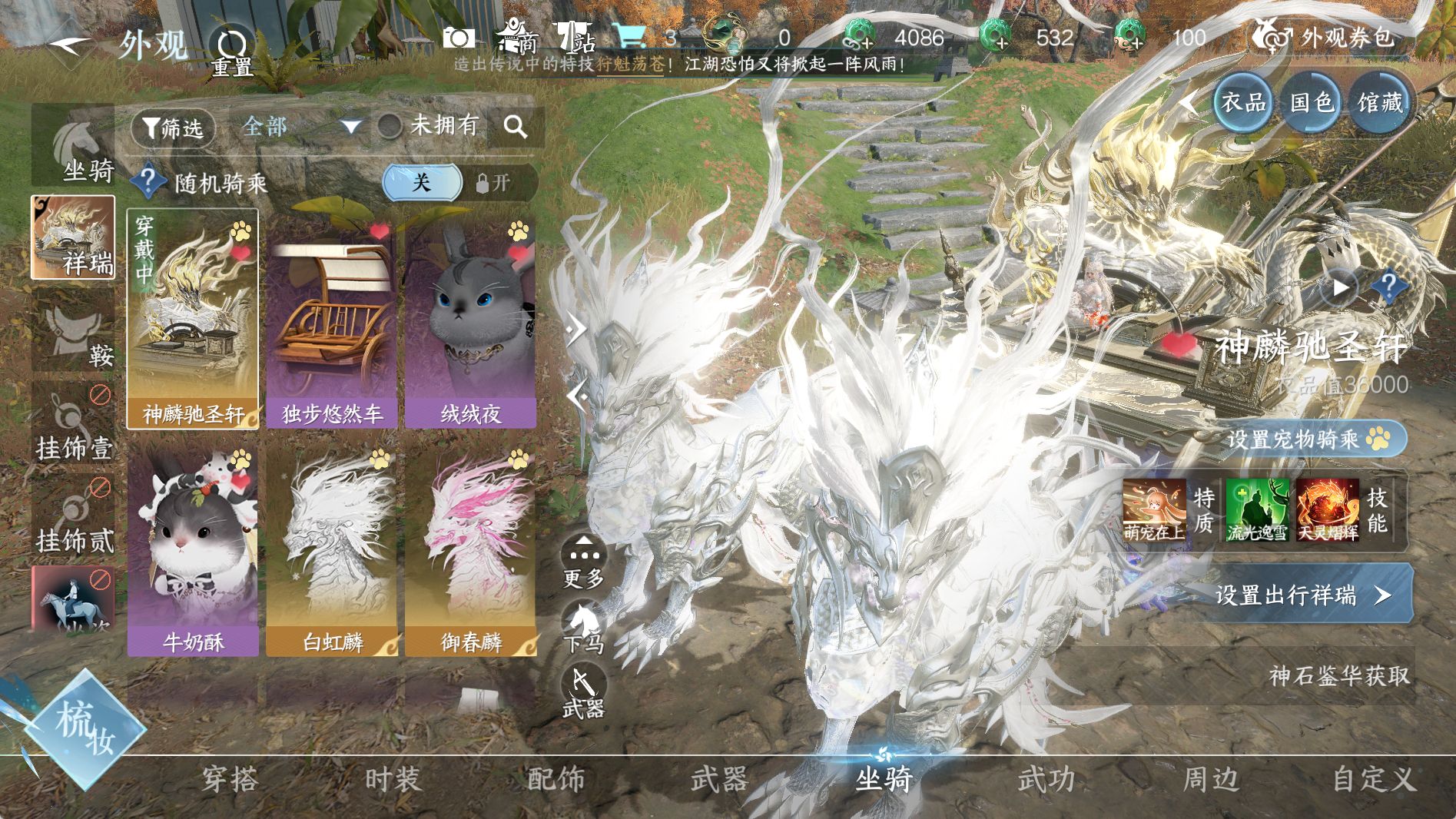This screenshot has height=819, width=1456.
Task: Dismount using the 下马 button
Action: 584,626
